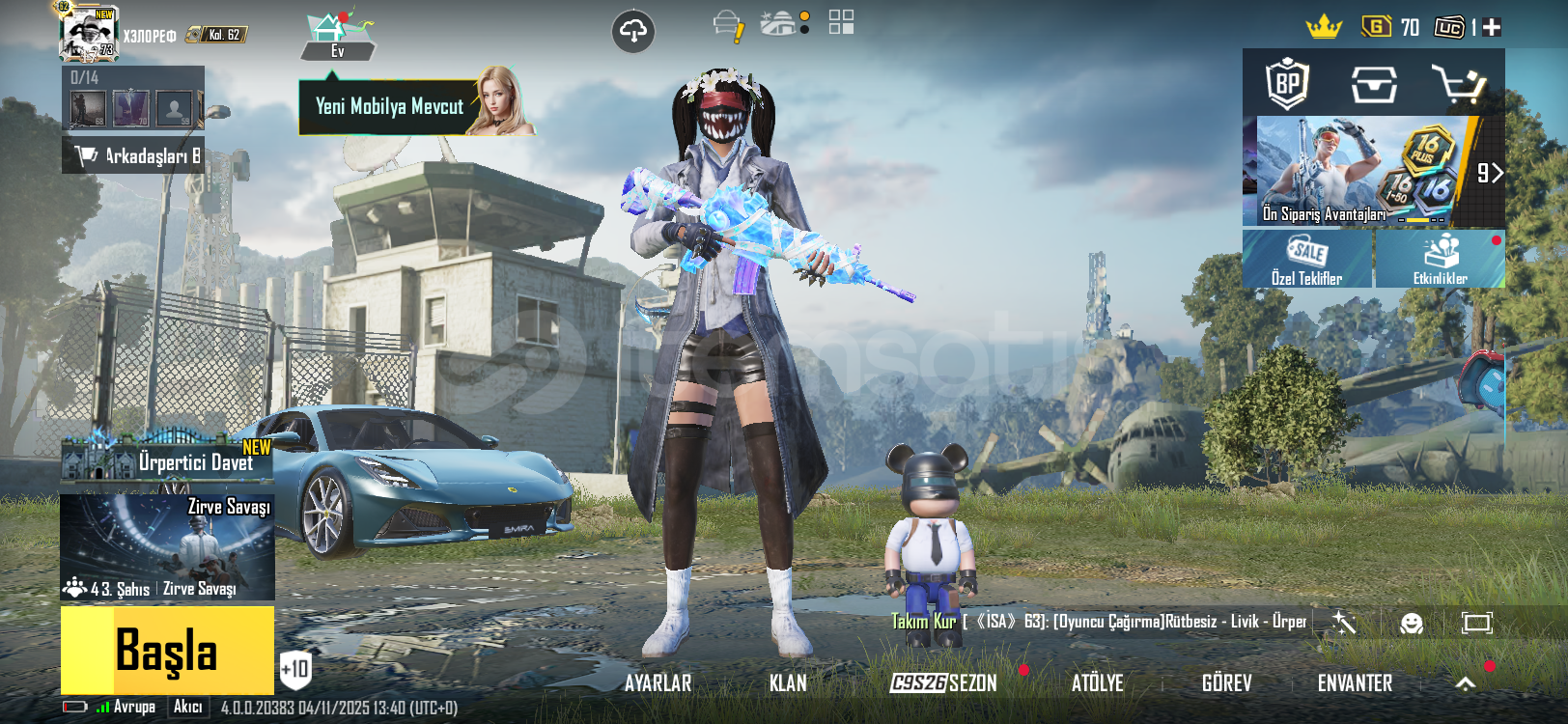This screenshot has width=1568, height=724.
Task: Open Özel Teklifler special offers
Action: coord(1306,259)
